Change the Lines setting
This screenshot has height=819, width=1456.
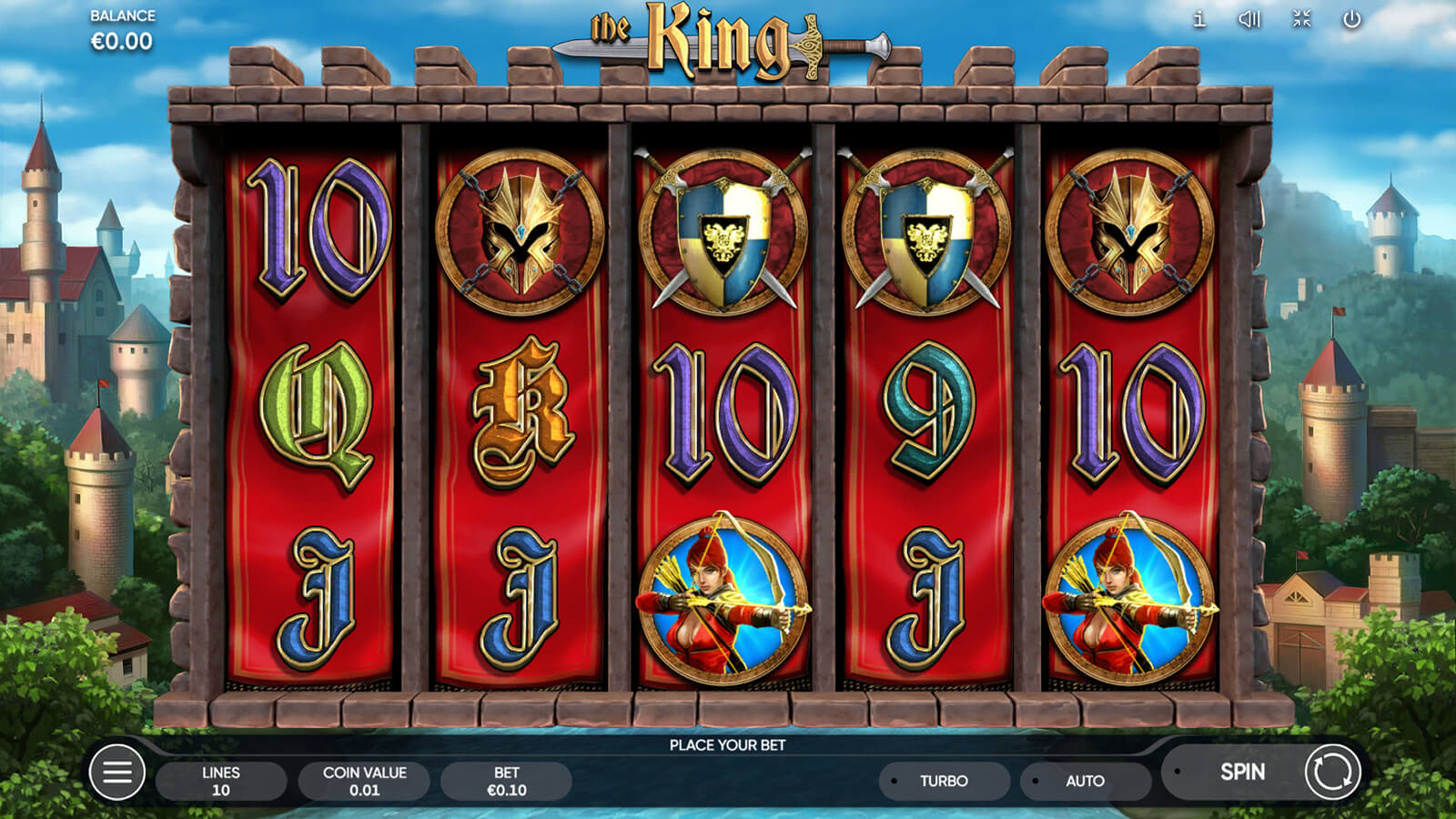point(221,781)
